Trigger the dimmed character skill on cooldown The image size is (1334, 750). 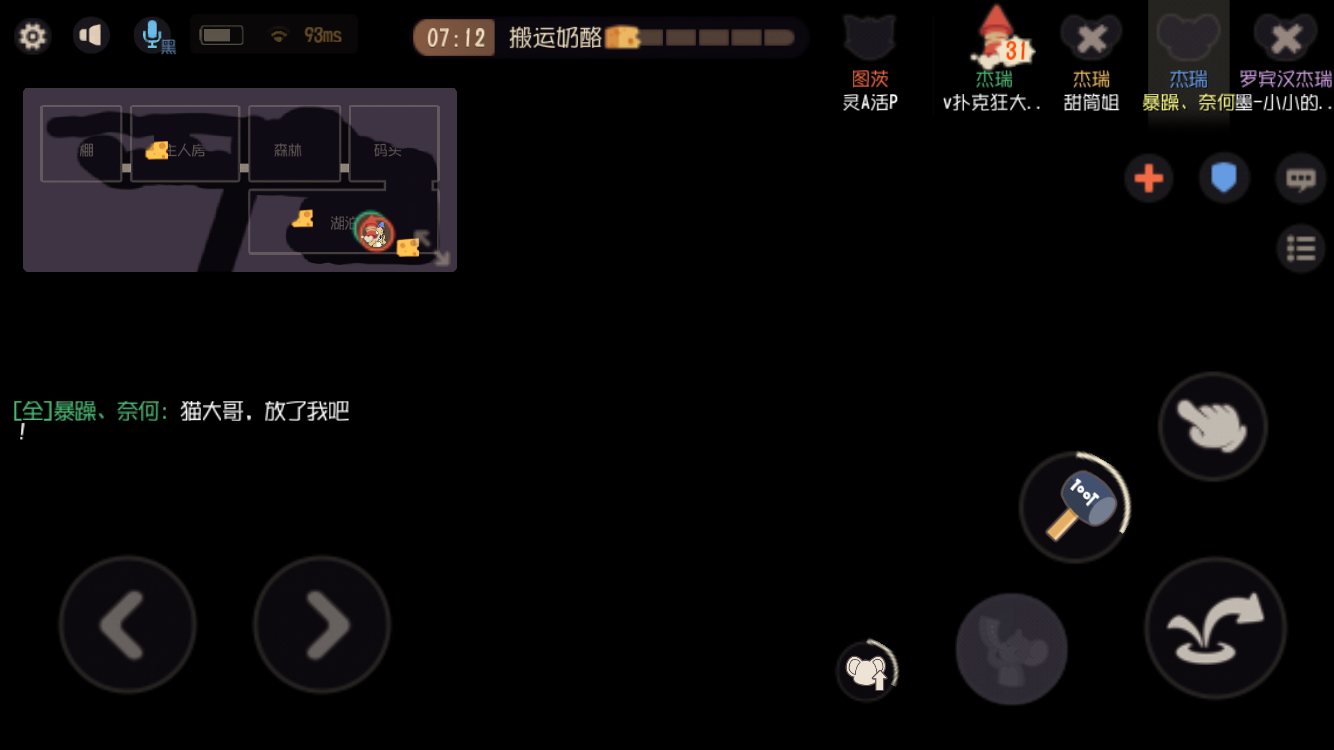point(1011,648)
